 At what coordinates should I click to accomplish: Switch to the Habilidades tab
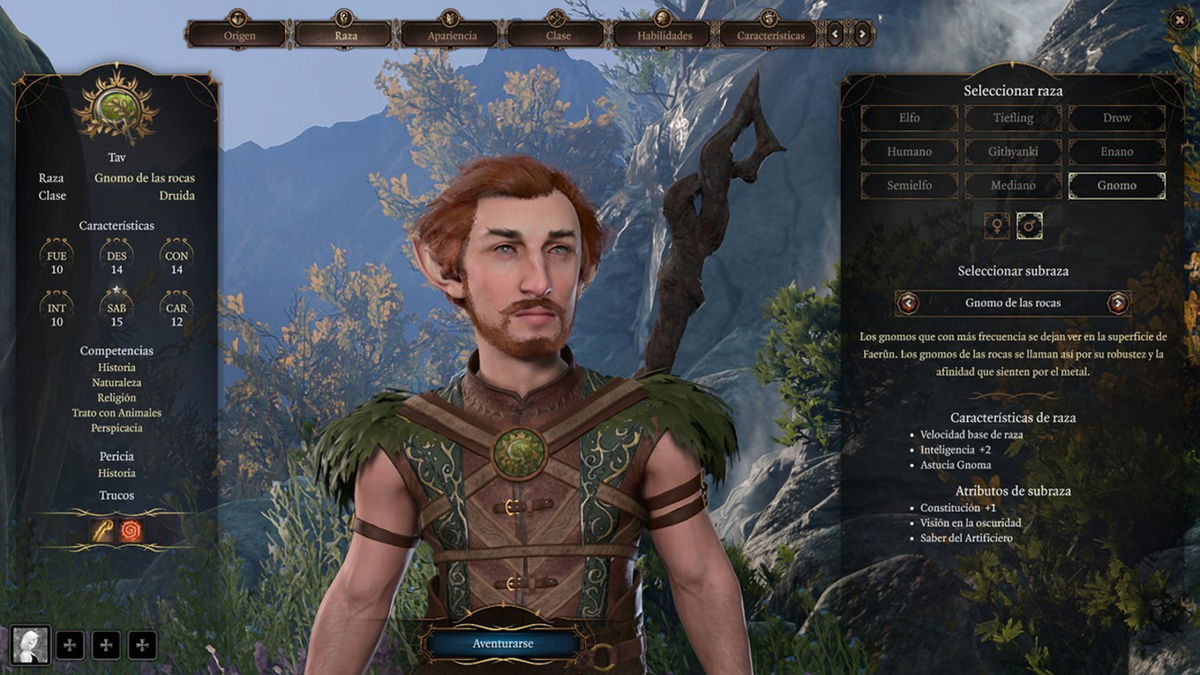click(x=665, y=35)
